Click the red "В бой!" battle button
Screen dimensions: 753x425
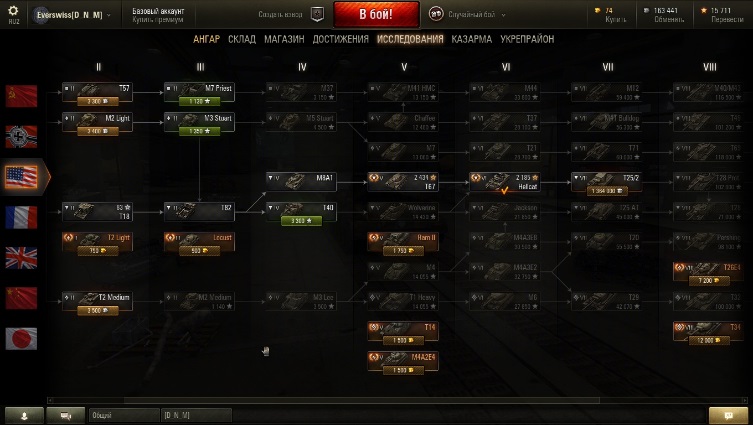[x=375, y=14]
